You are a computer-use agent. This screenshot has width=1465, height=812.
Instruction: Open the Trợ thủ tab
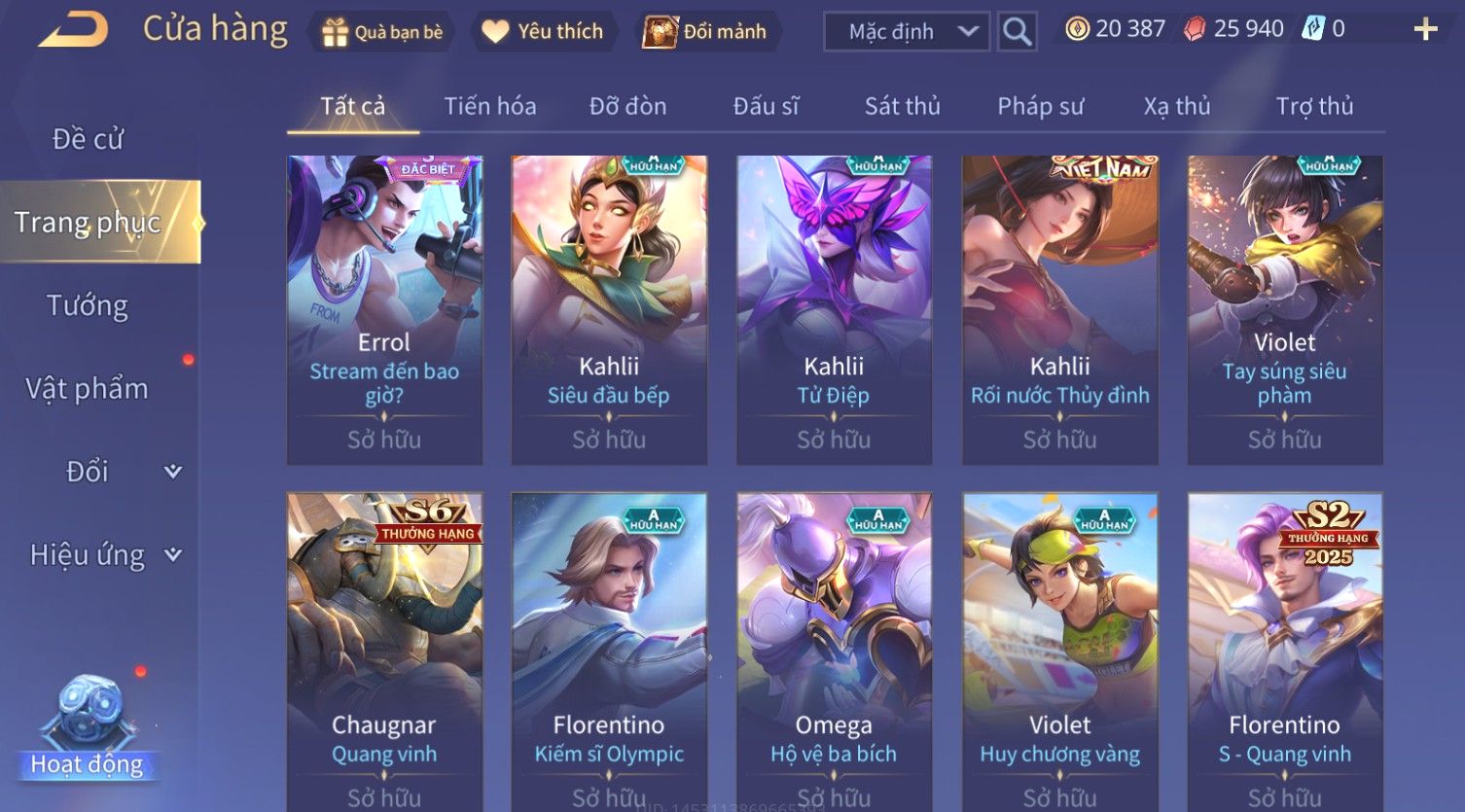pyautogui.click(x=1314, y=106)
